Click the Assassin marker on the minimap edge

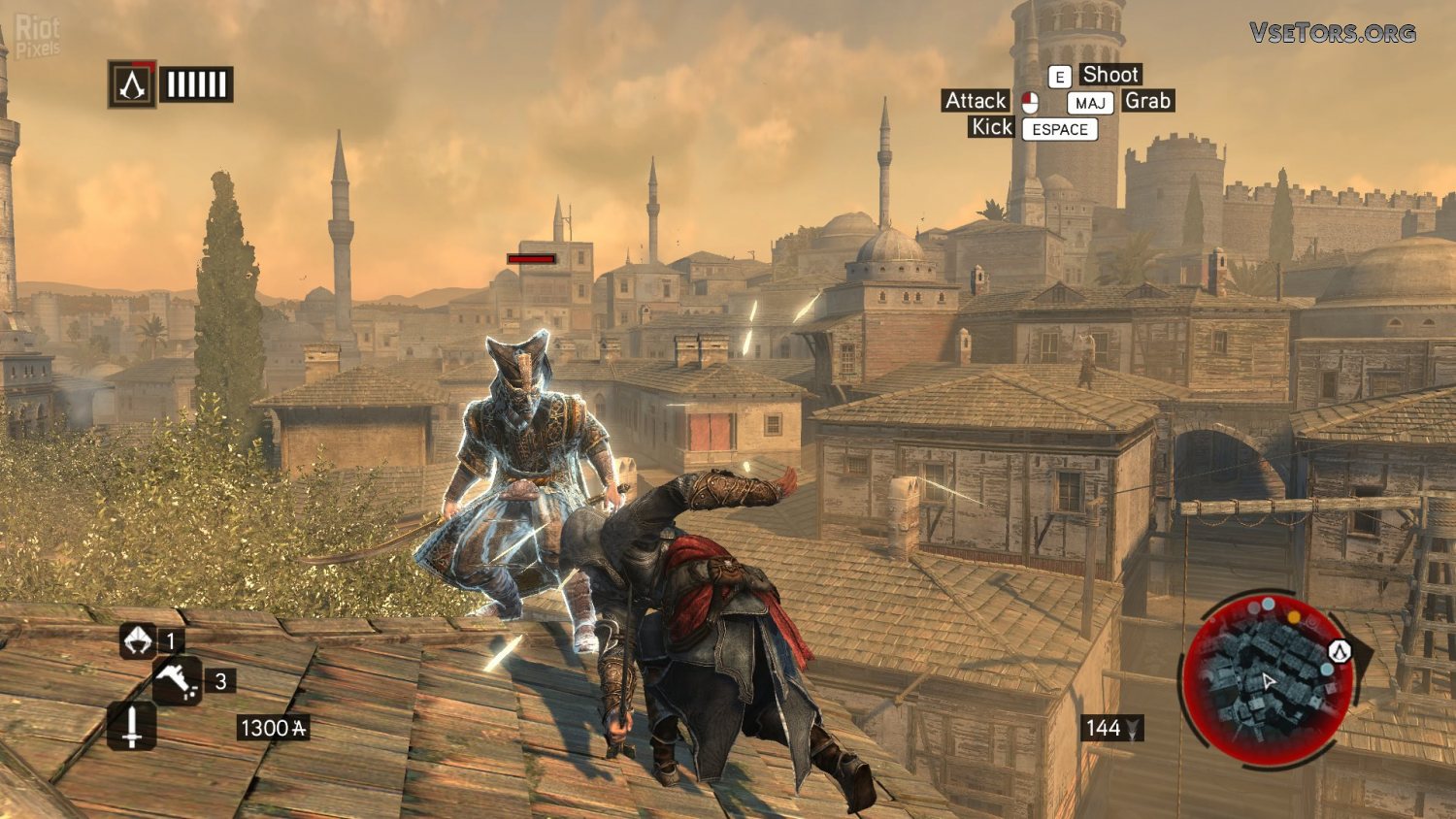1340,651
